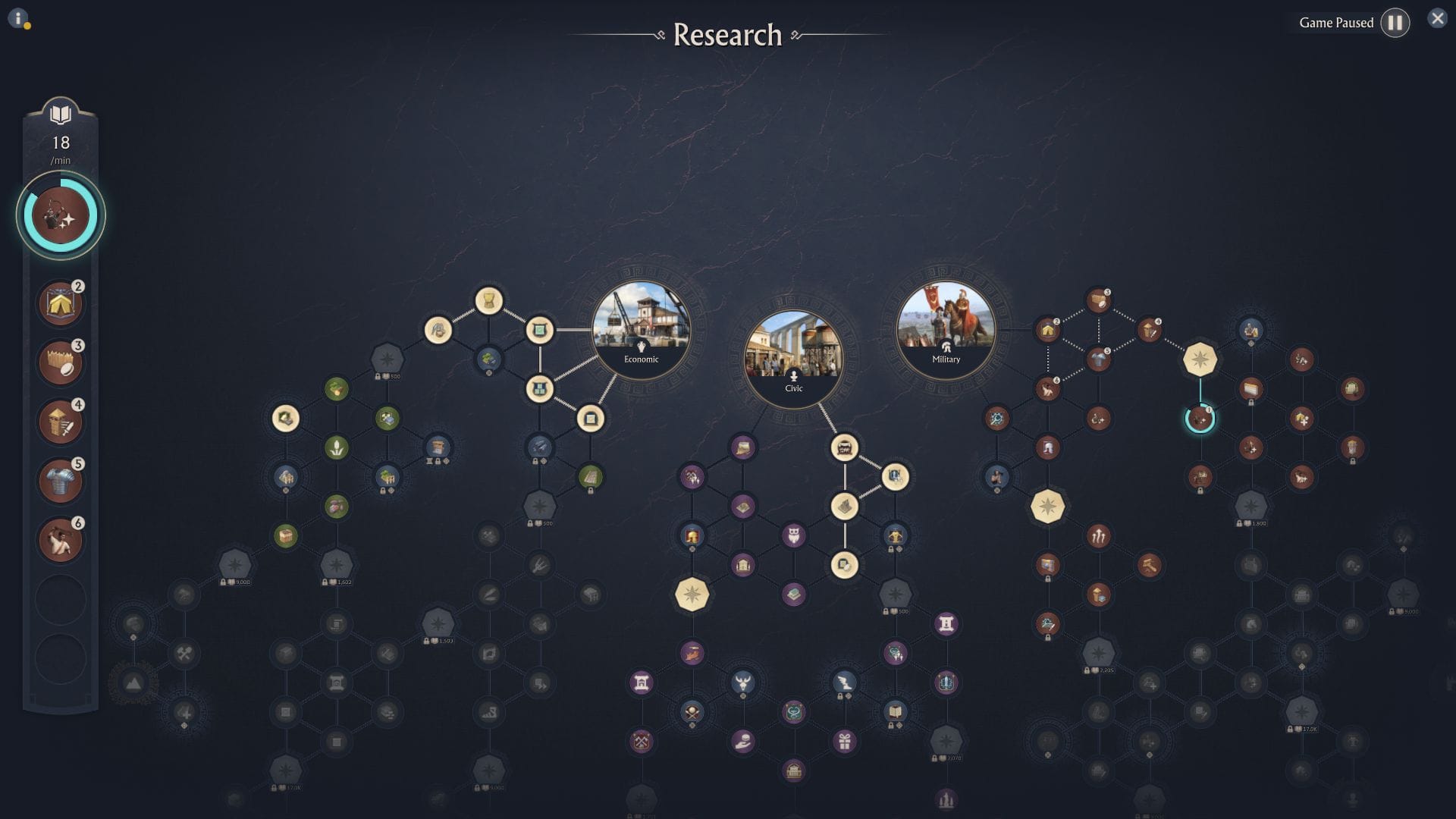Viewport: 1456px width, 819px height.
Task: Open the drum research node above the Economic hub
Action: pos(488,302)
